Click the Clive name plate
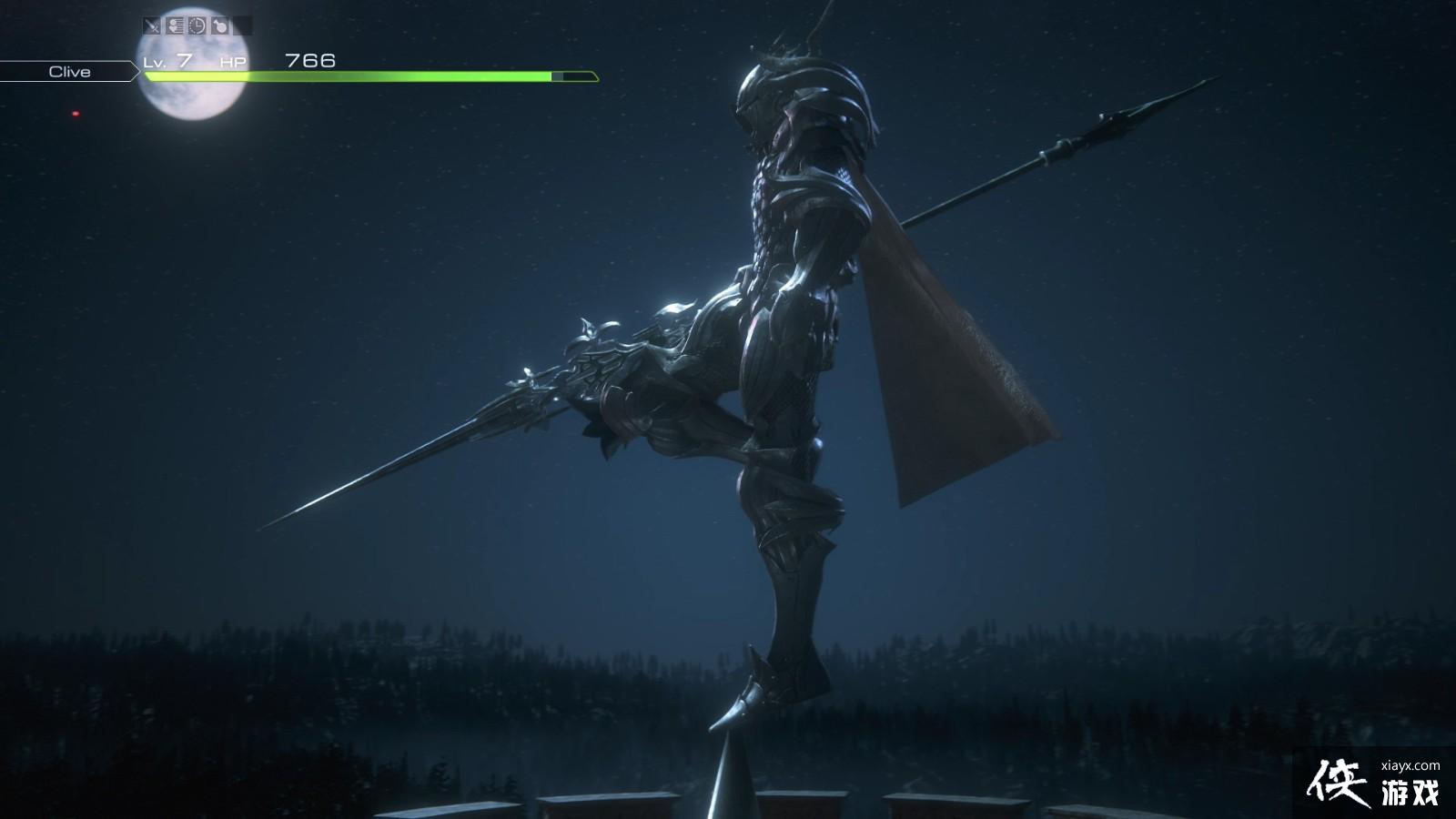 69,72
